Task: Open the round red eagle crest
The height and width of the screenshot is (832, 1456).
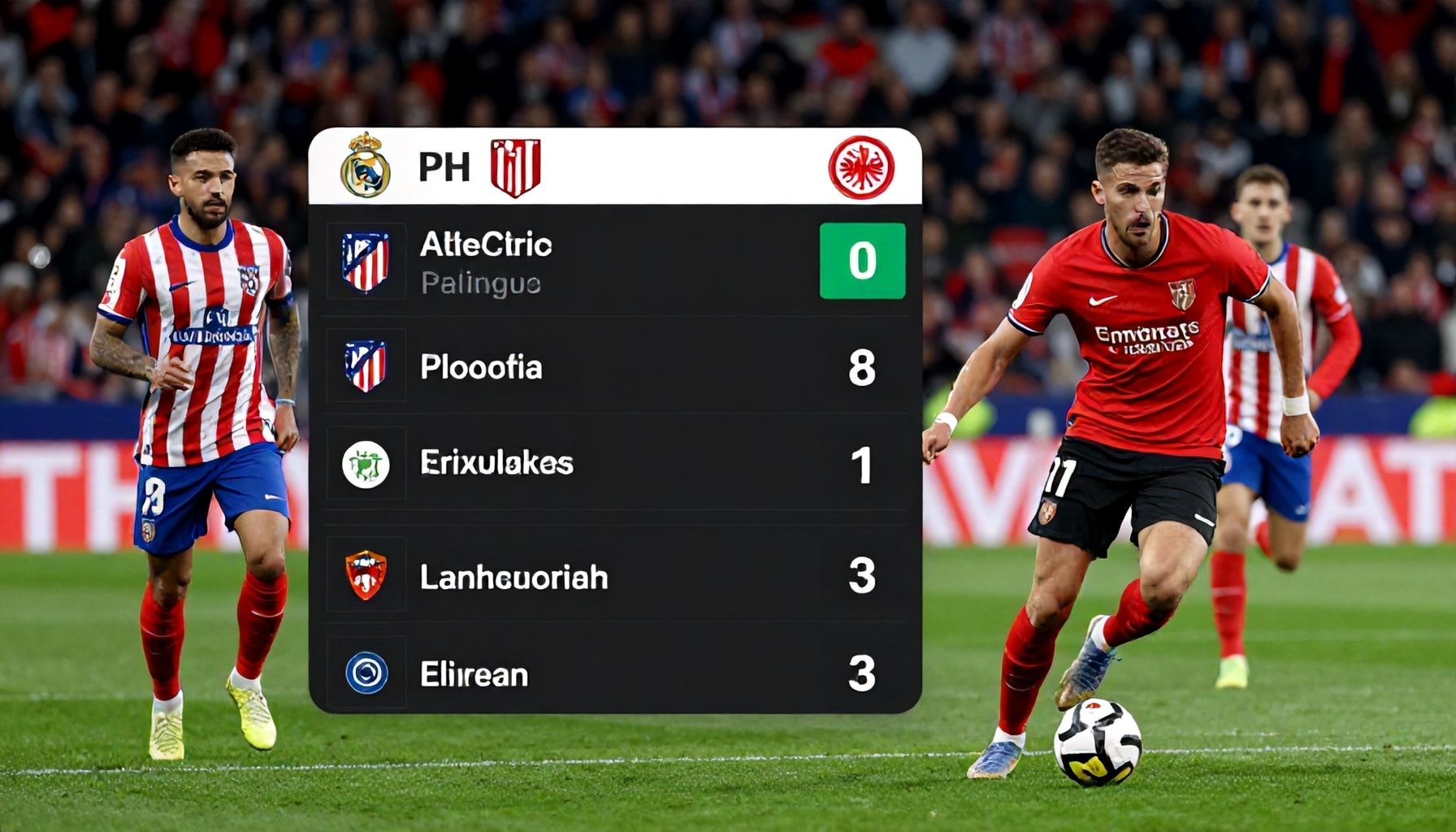Action: point(861,167)
